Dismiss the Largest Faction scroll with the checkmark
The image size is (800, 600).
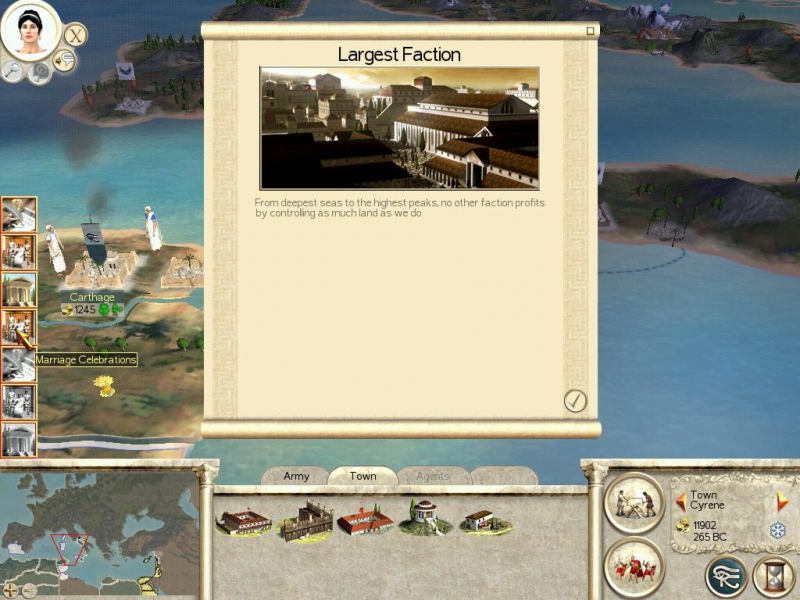pos(575,401)
